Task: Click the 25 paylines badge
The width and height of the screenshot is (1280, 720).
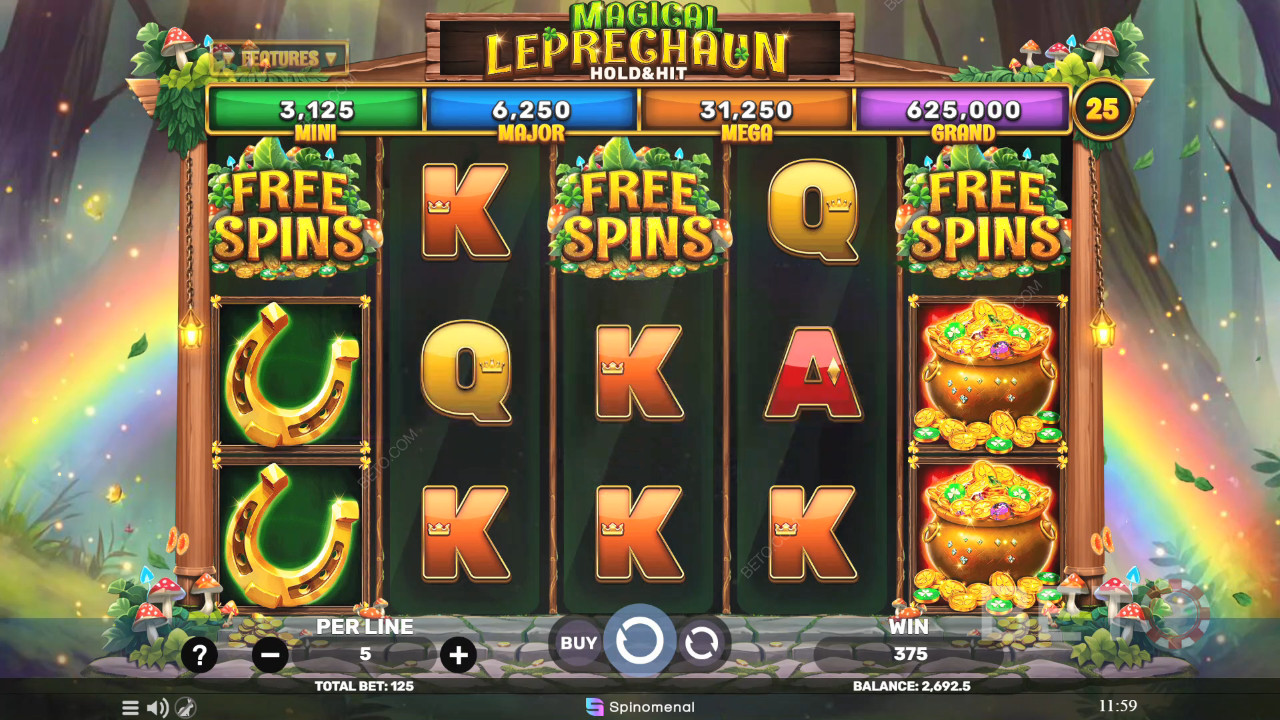Action: coord(1102,109)
